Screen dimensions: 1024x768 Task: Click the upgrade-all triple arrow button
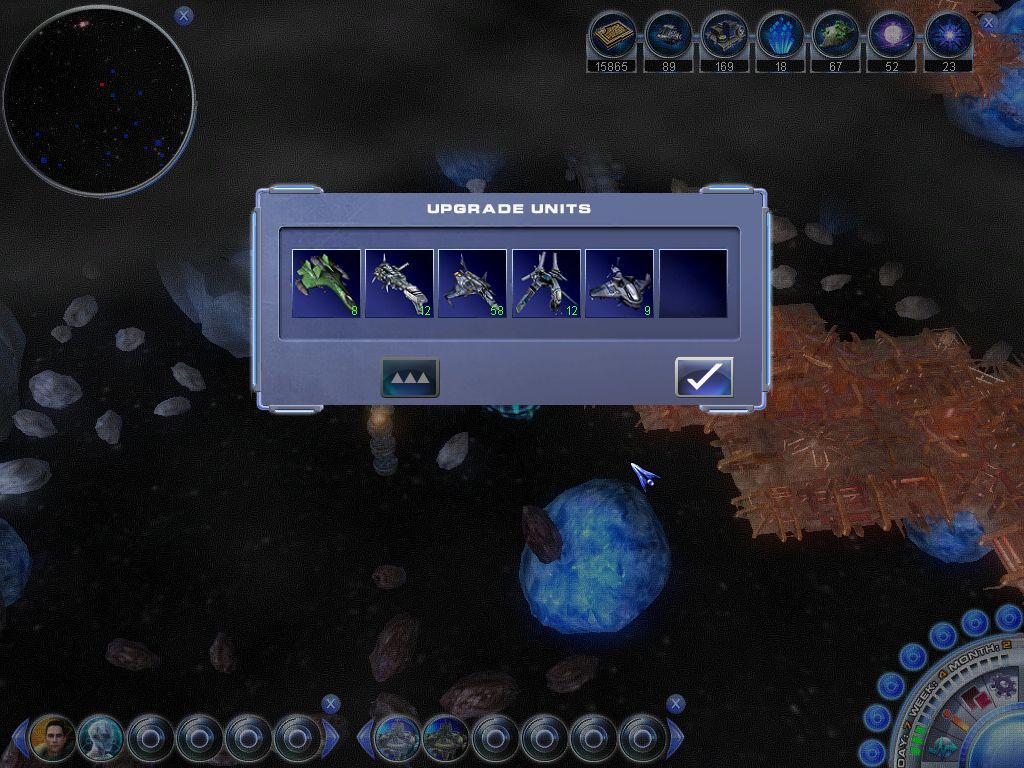click(410, 377)
